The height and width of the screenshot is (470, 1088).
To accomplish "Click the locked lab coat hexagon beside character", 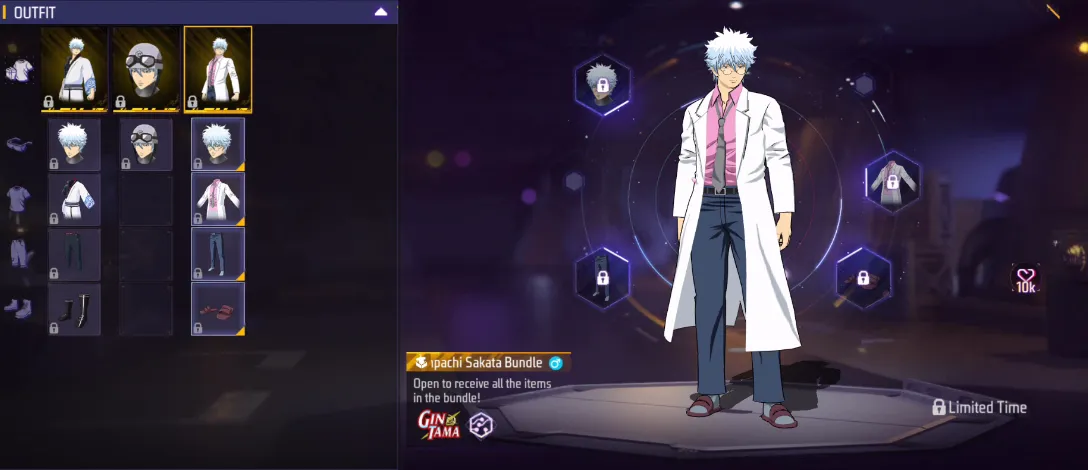I will [x=892, y=181].
